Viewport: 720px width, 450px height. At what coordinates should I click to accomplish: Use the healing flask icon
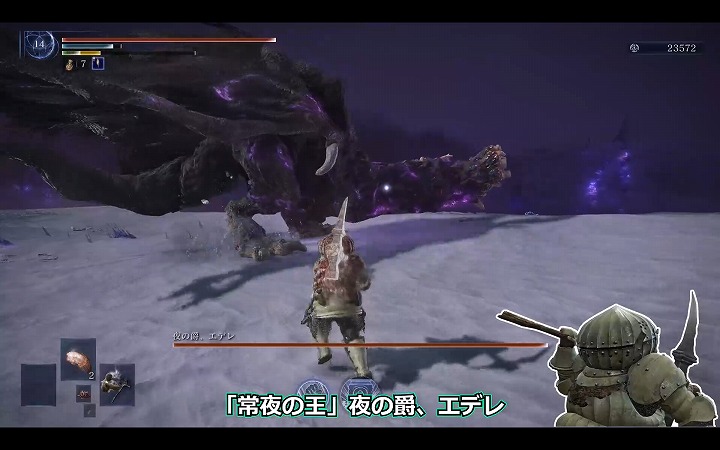pos(69,64)
